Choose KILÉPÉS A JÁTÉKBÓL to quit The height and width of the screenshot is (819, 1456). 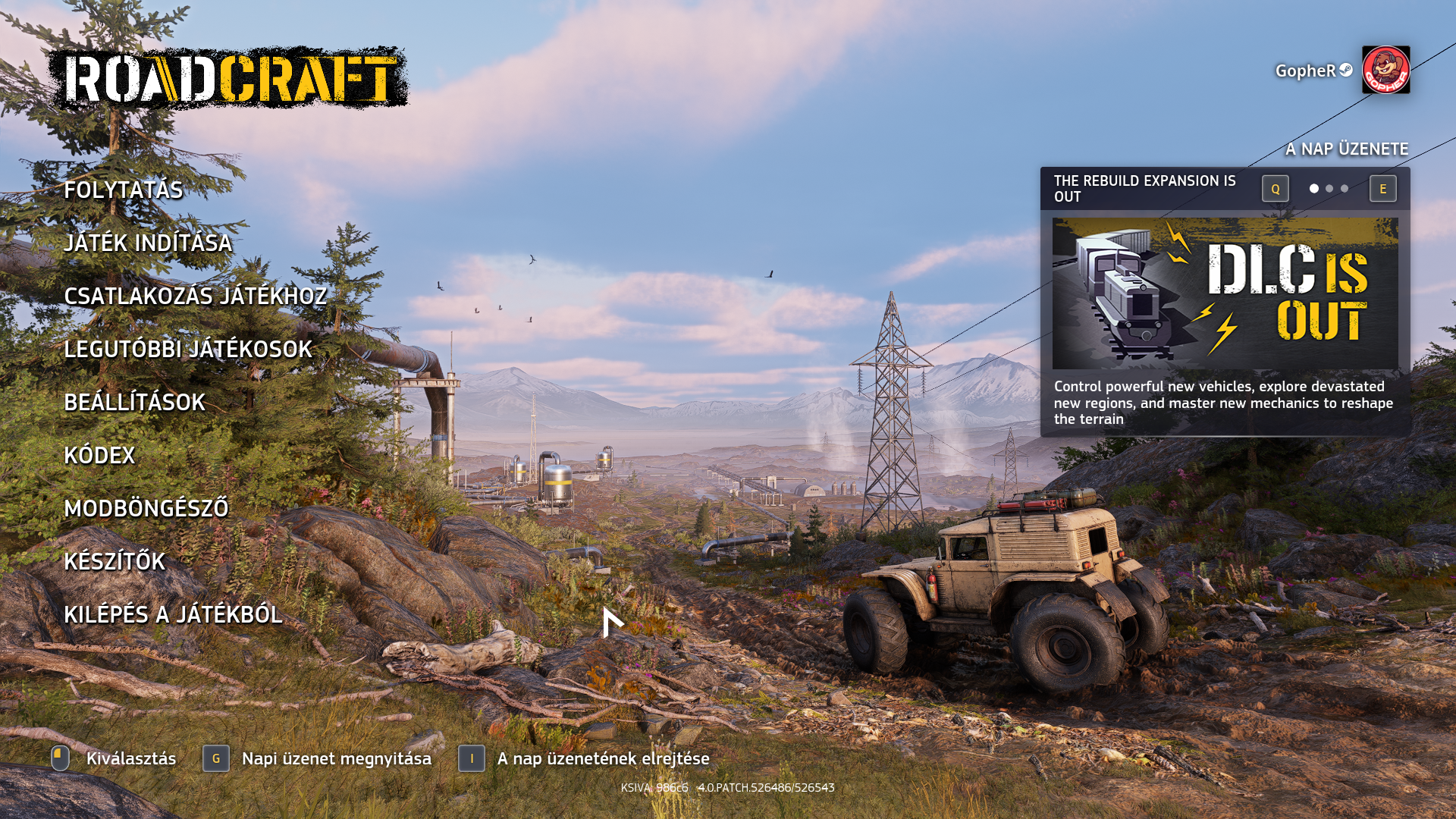click(x=173, y=614)
